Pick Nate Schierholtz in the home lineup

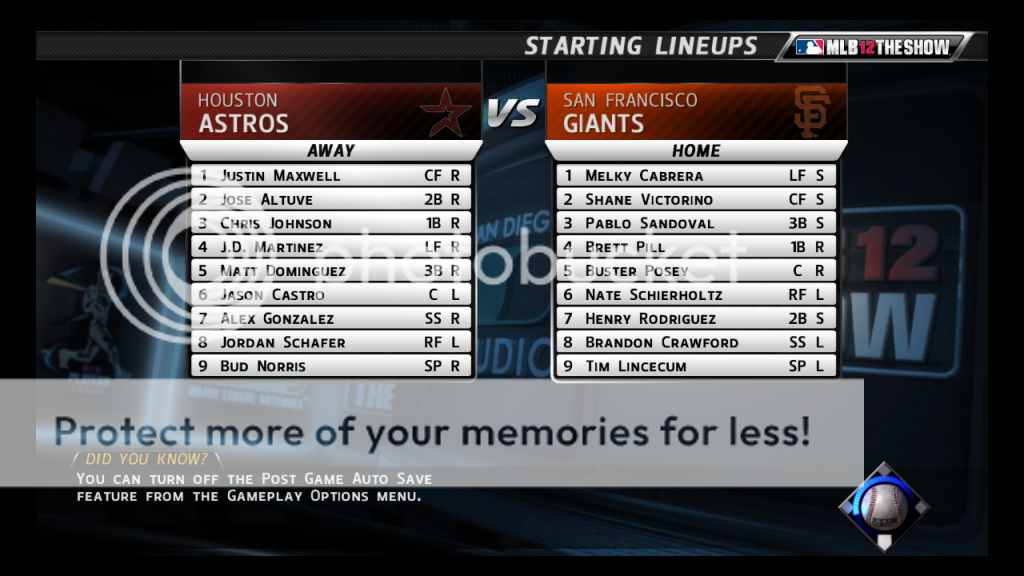point(696,295)
